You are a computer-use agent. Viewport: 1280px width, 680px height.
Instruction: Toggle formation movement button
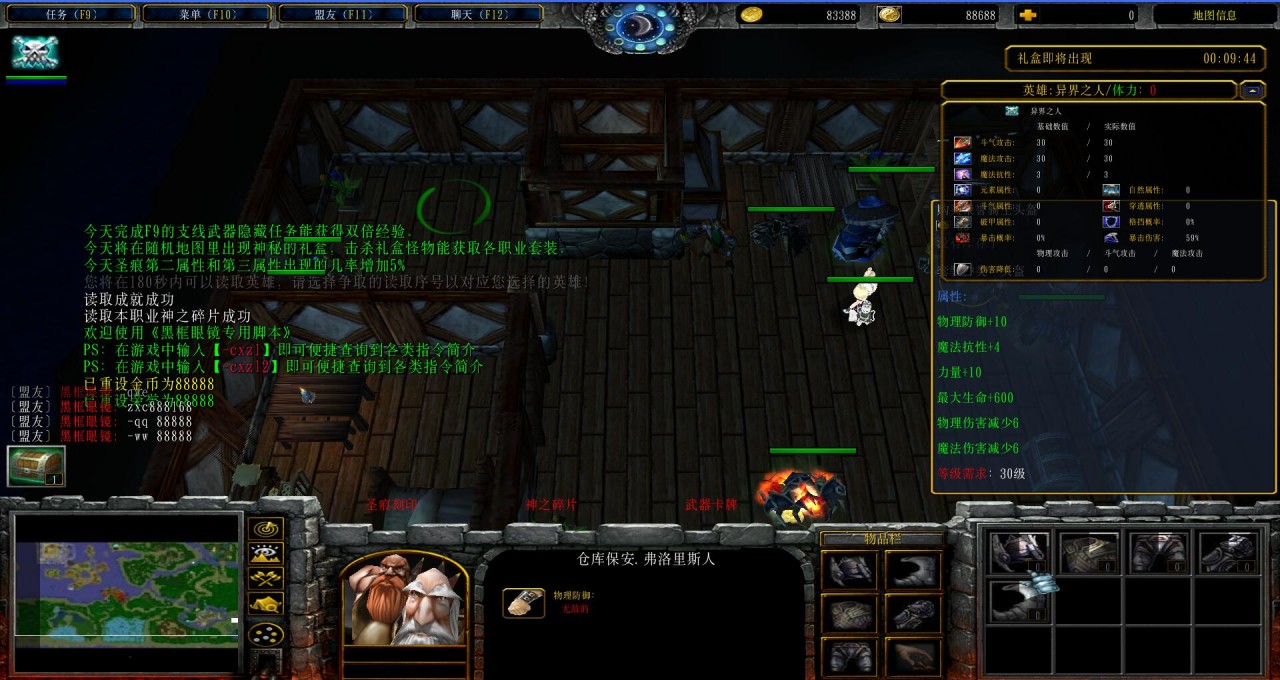click(265, 634)
